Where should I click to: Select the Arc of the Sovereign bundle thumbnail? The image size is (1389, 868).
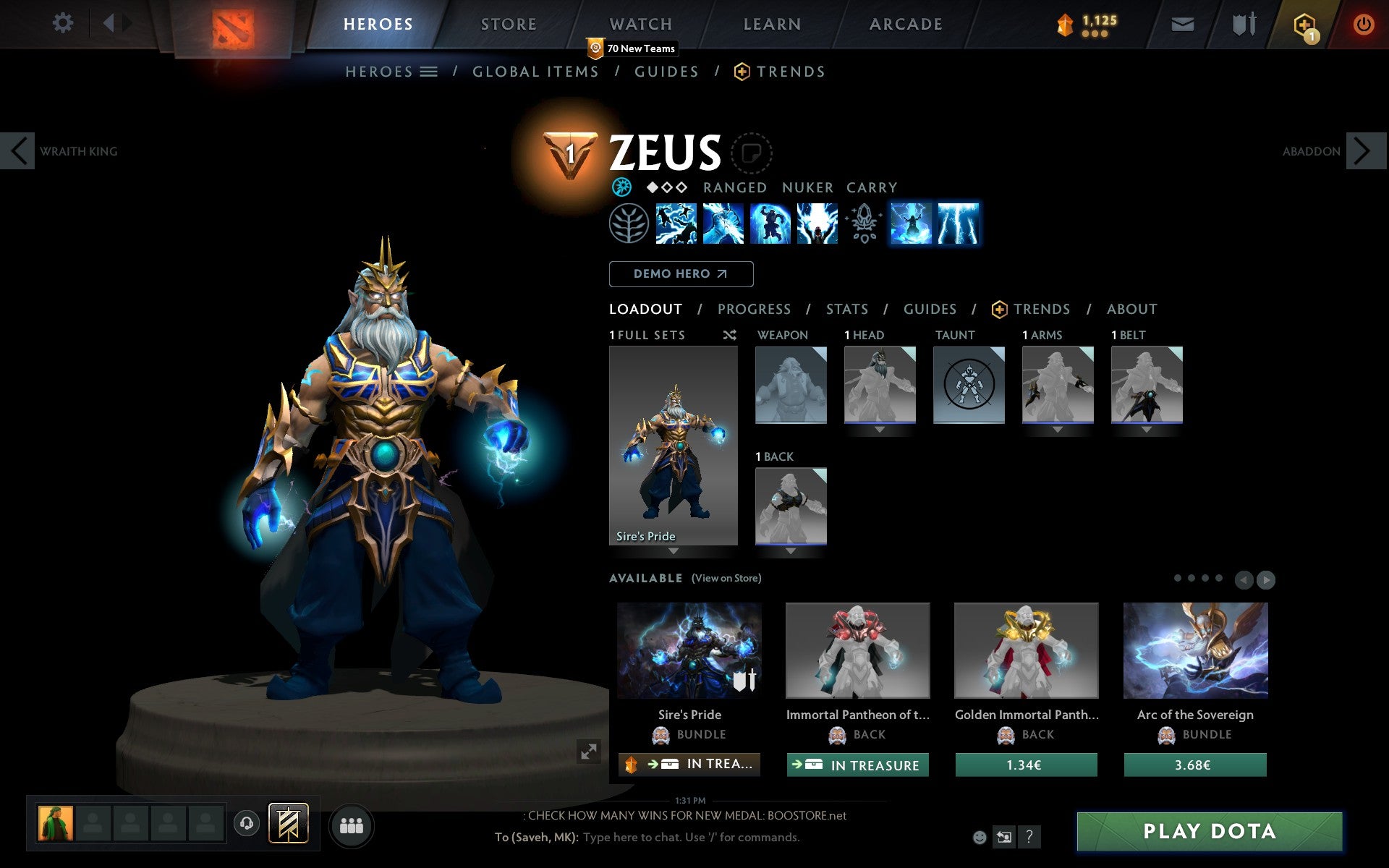pos(1195,650)
